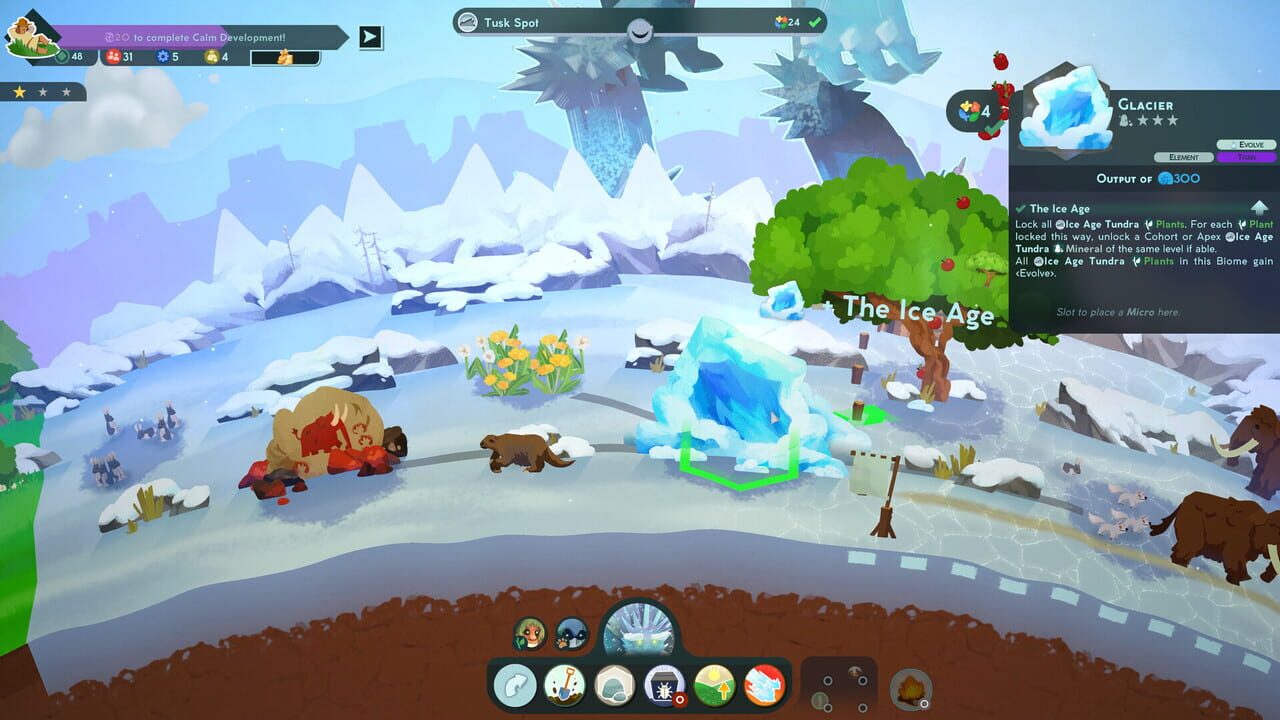This screenshot has width=1280, height=720.
Task: Open the Tusk Spot panel bear icon
Action: pyautogui.click(x=465, y=21)
